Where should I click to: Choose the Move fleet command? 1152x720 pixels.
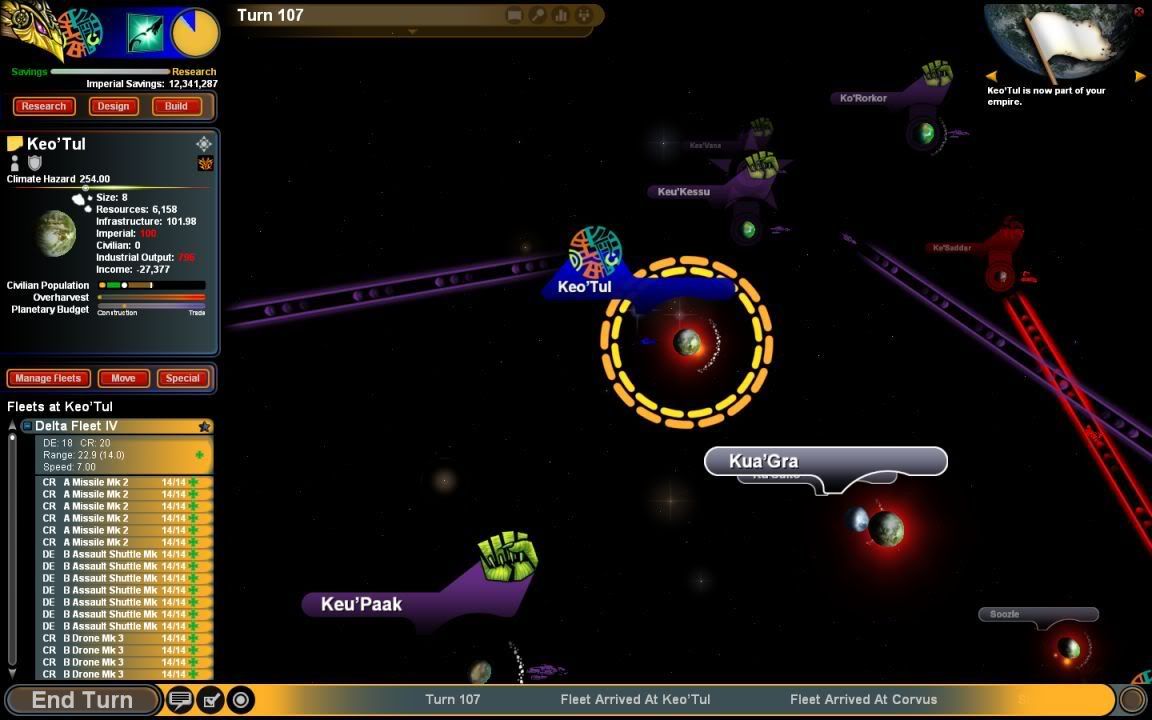(123, 378)
